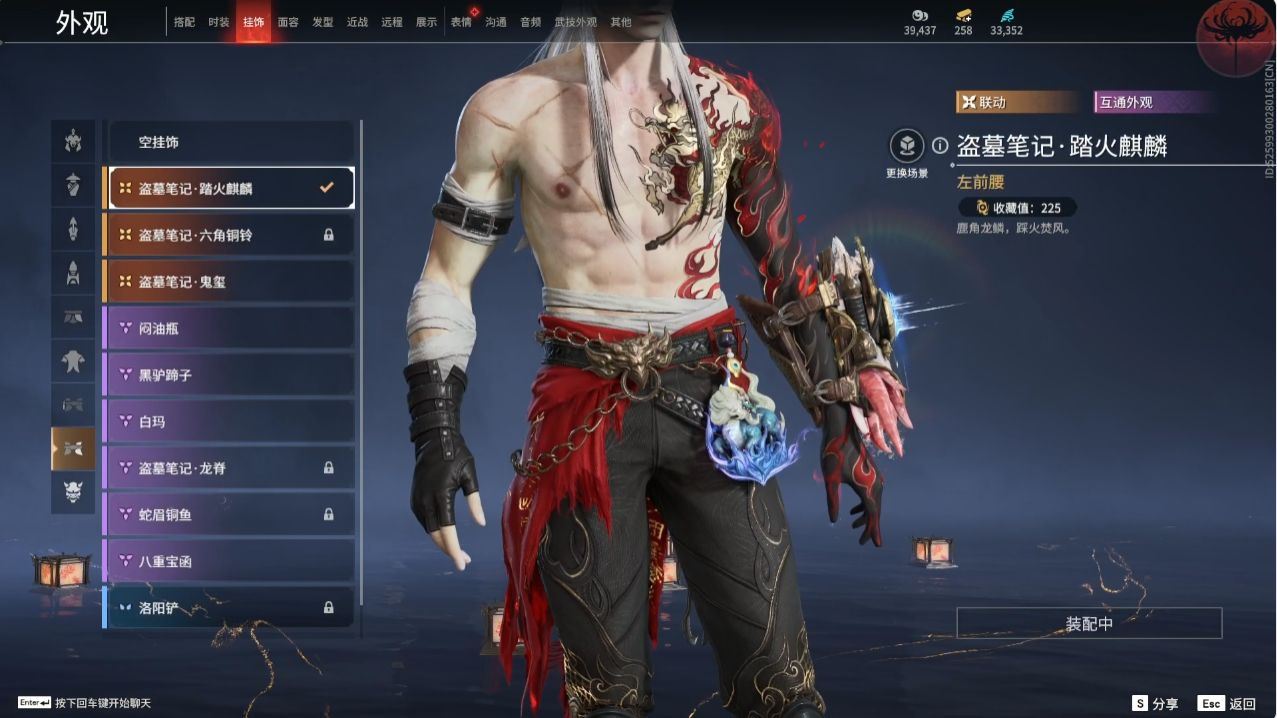
Task: Open the 武技外观 tab
Action: pyautogui.click(x=575, y=22)
